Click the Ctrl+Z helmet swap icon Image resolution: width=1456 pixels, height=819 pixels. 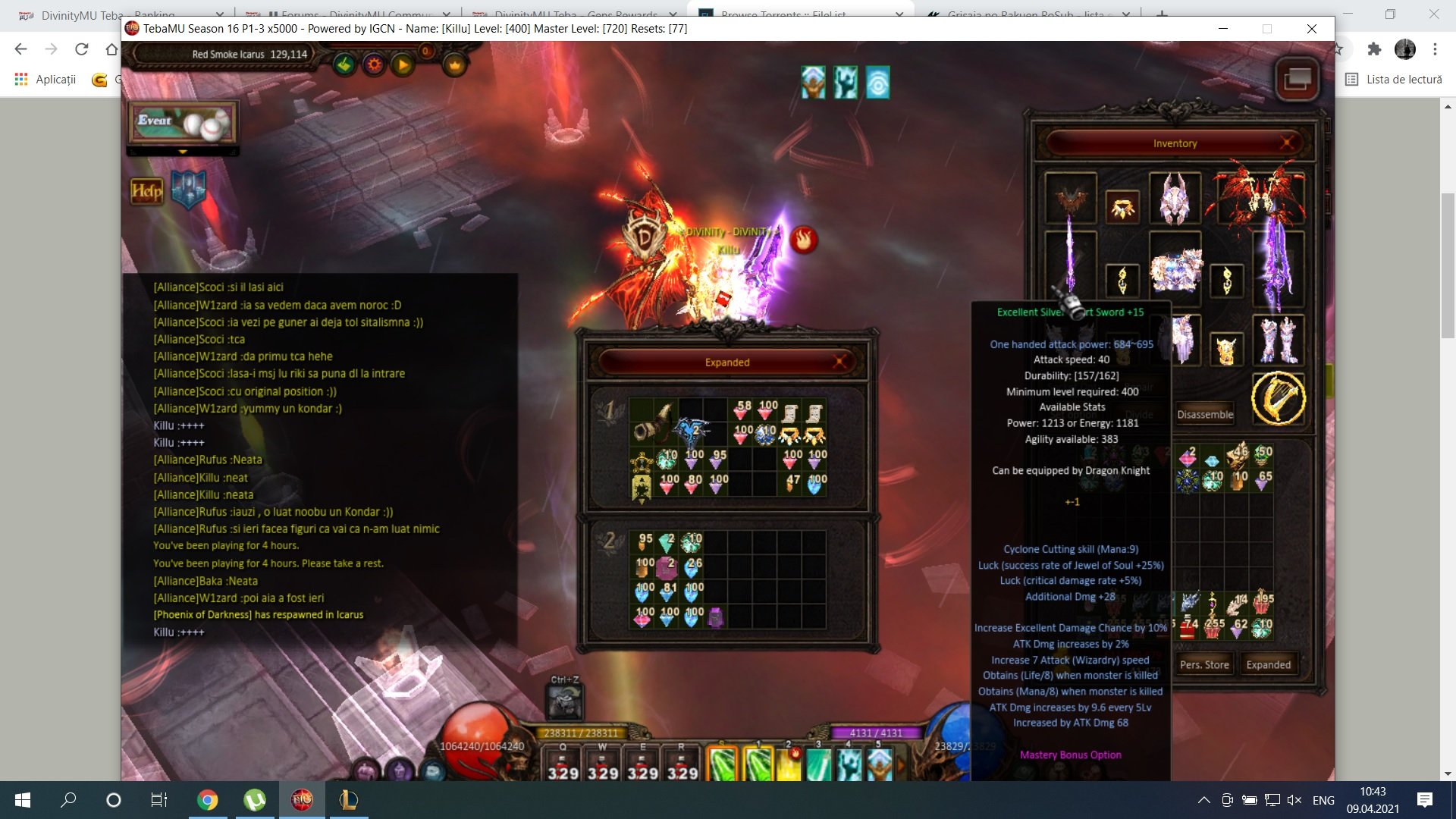565,702
